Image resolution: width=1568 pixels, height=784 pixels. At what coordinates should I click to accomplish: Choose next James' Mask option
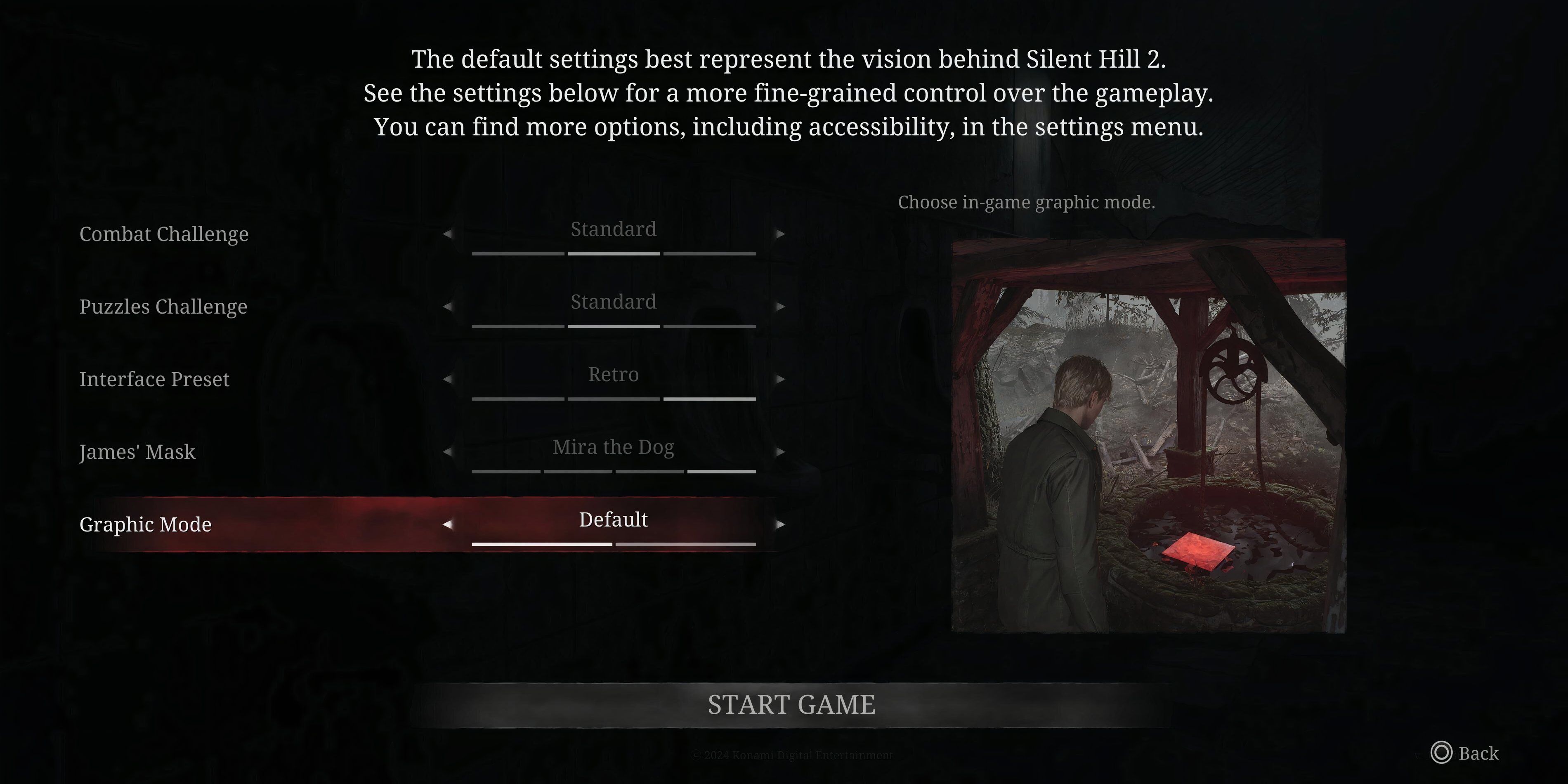click(780, 452)
